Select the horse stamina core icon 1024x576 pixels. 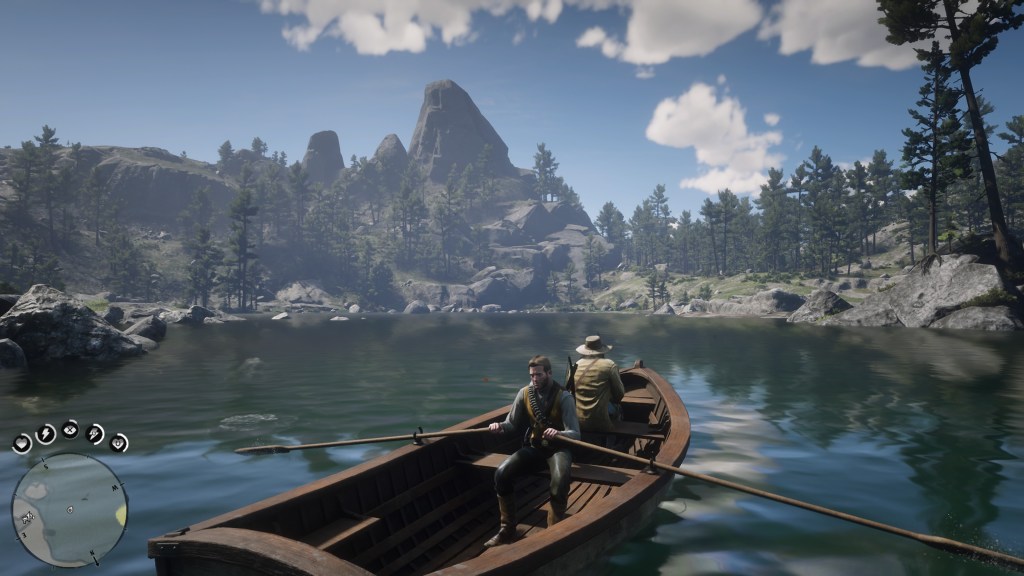[x=95, y=433]
